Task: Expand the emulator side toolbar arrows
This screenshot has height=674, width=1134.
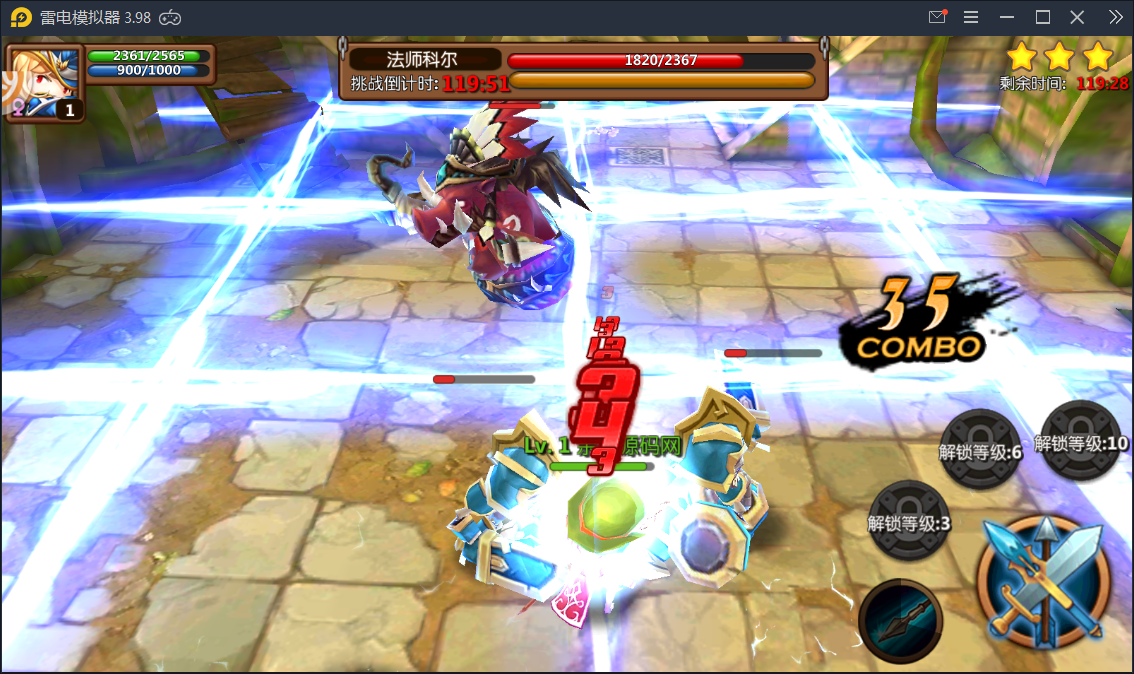Action: coord(1116,17)
